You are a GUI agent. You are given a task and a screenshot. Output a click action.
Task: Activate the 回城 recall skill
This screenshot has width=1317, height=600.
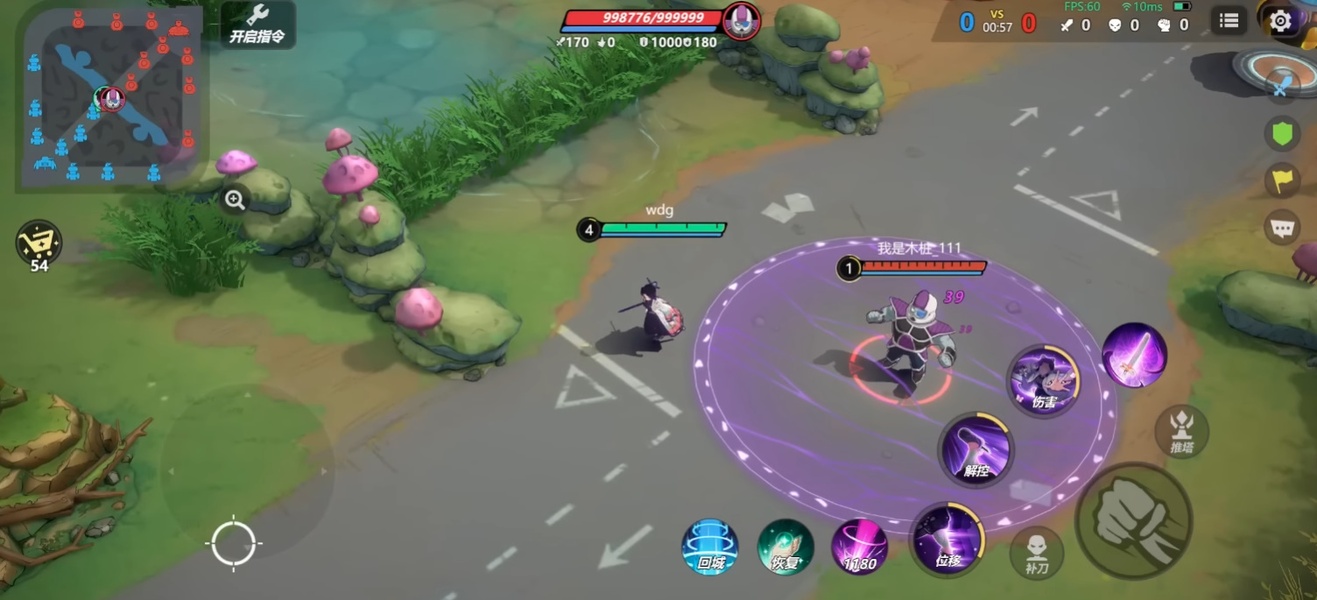(x=710, y=547)
